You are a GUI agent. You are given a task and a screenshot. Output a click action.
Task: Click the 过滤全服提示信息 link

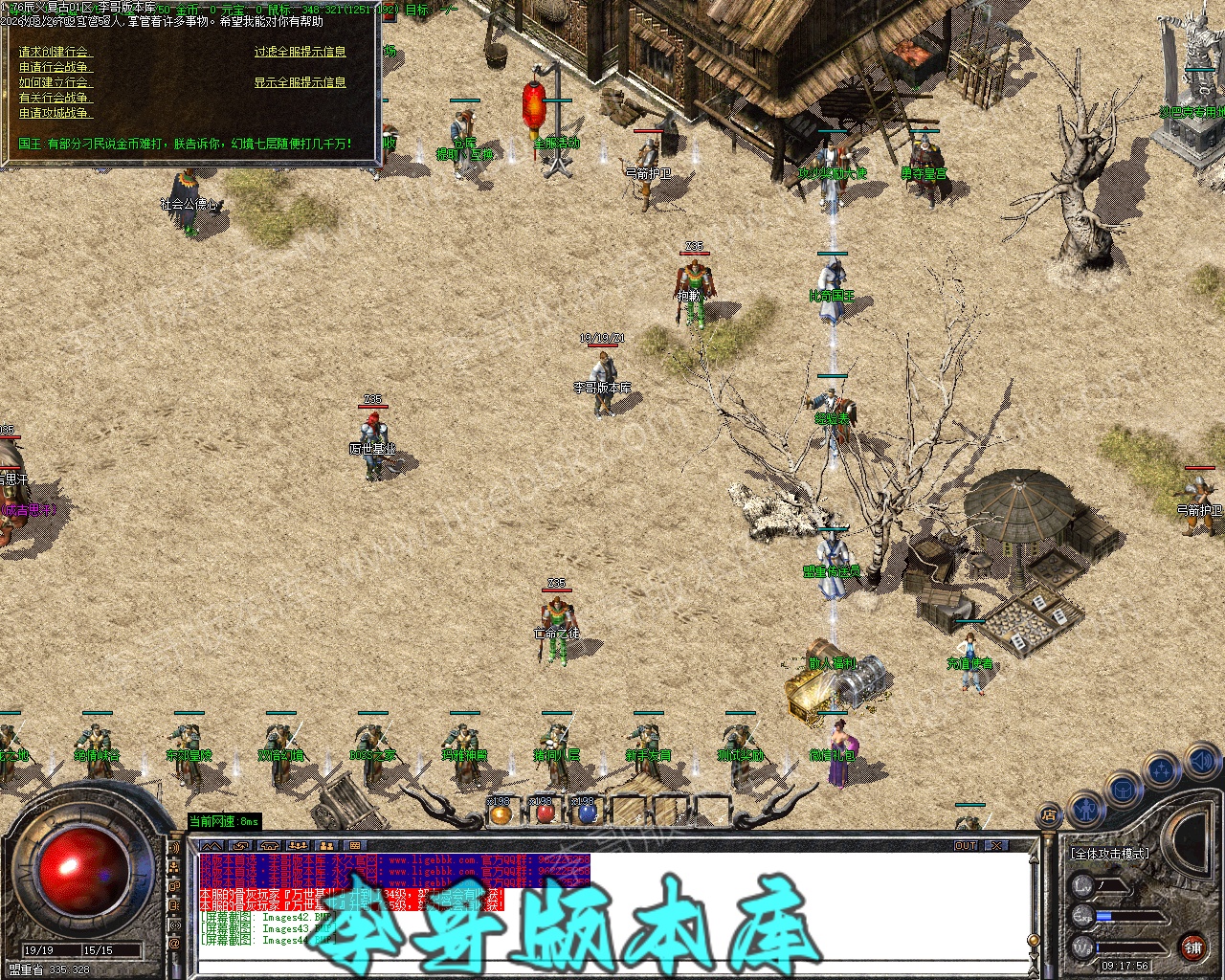[x=300, y=52]
